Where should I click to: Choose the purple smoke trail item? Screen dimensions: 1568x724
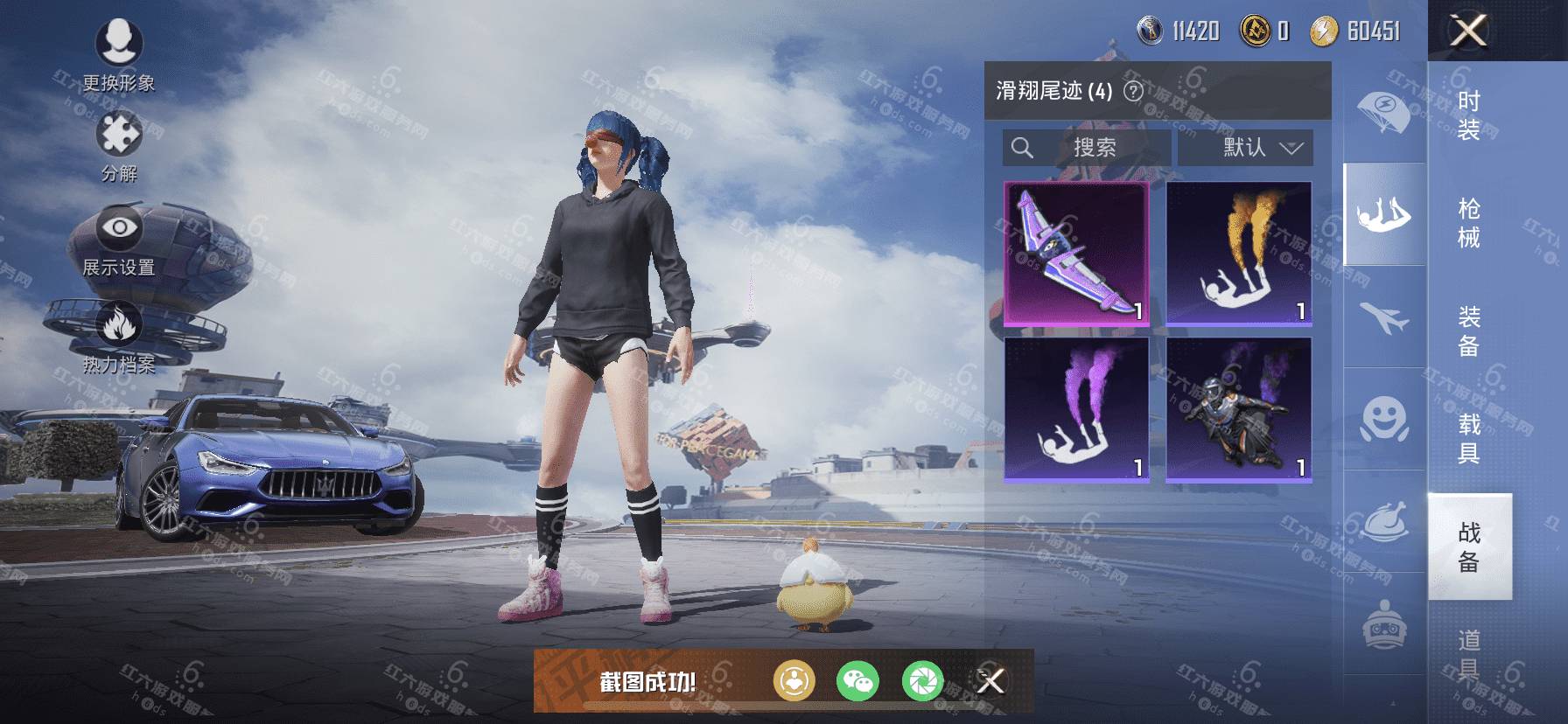[x=1076, y=409]
